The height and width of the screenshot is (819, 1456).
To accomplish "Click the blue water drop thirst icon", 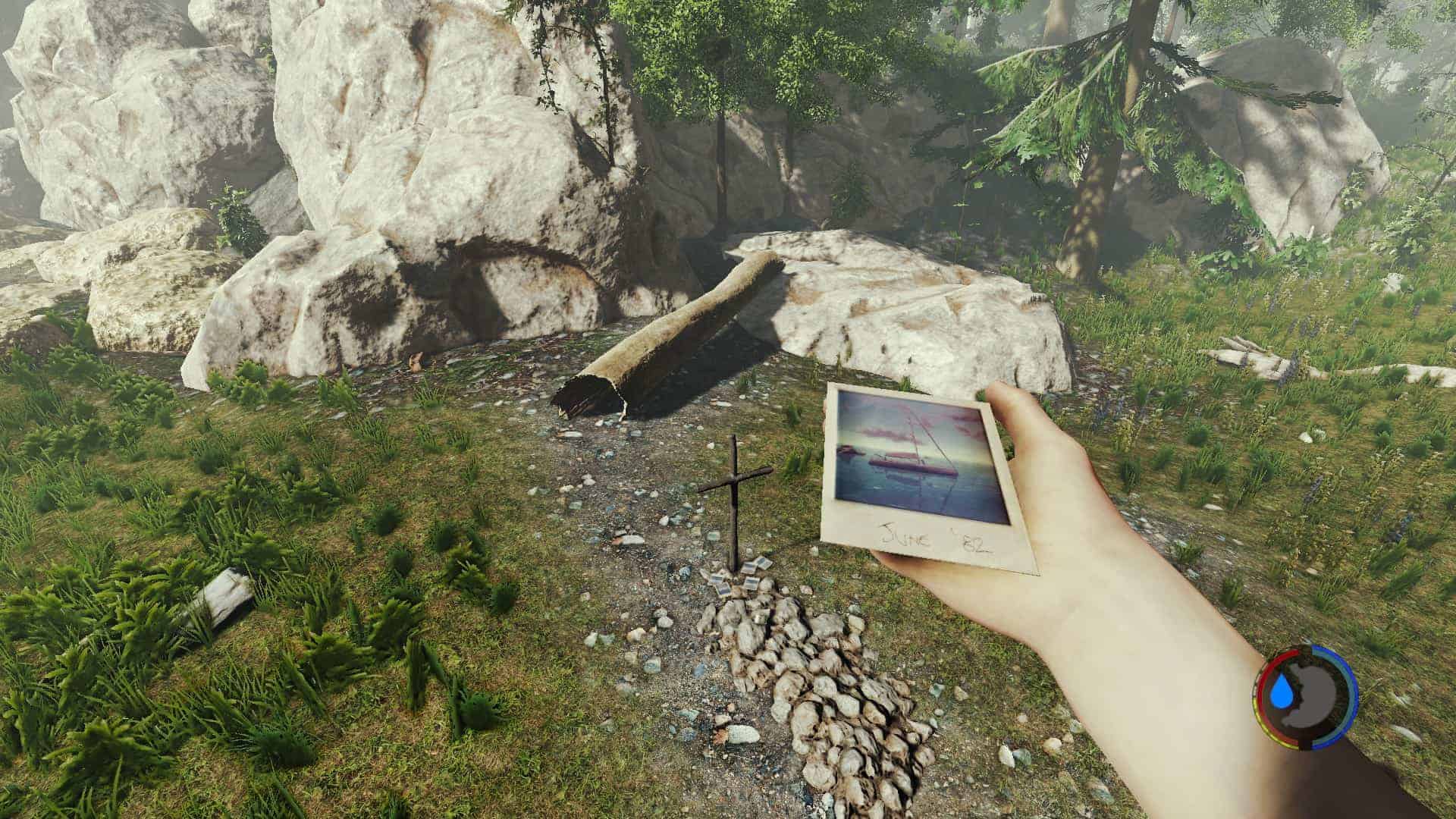I will pos(1283,692).
